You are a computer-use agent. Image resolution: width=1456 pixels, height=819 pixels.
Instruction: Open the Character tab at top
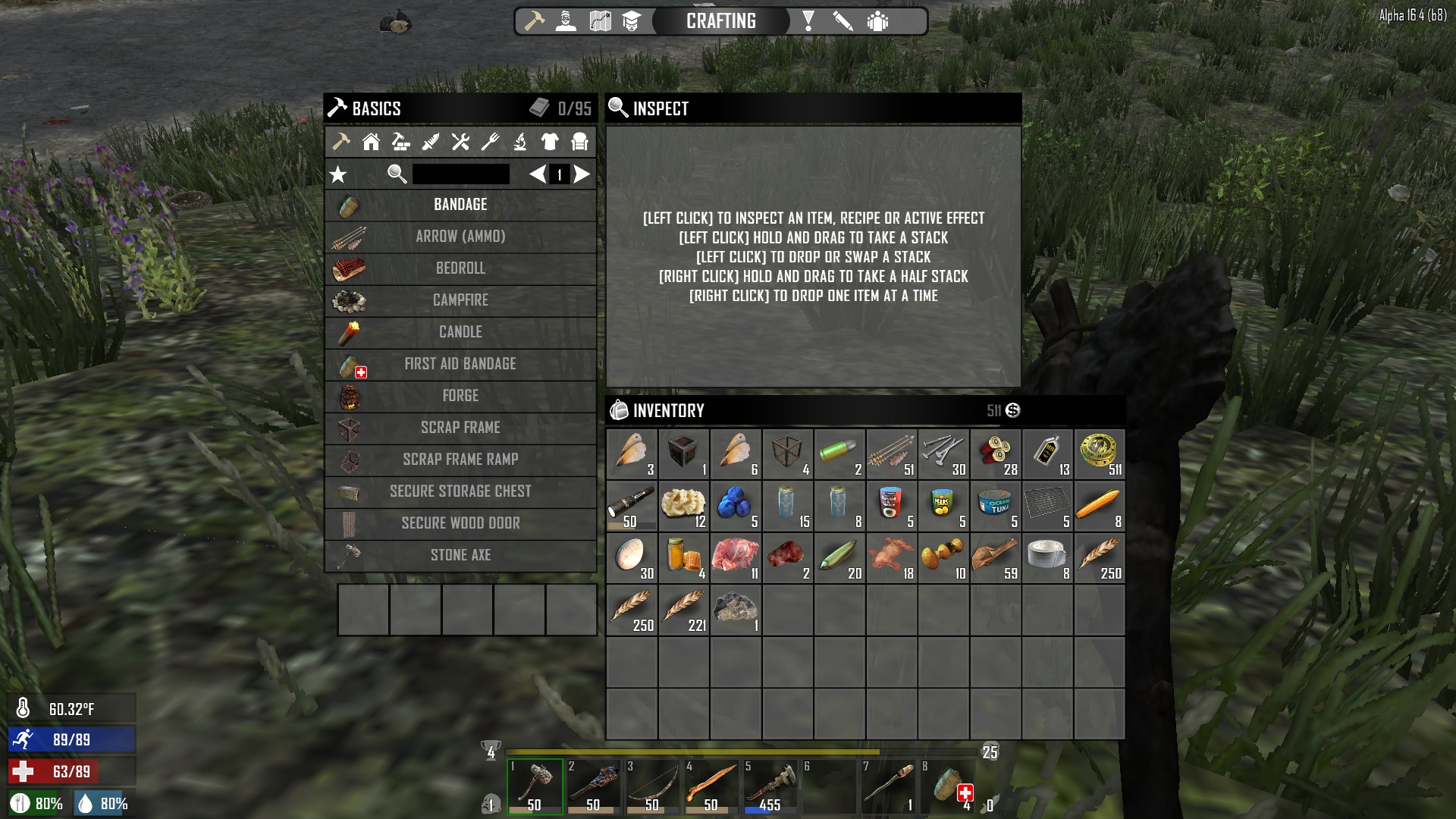tap(566, 21)
